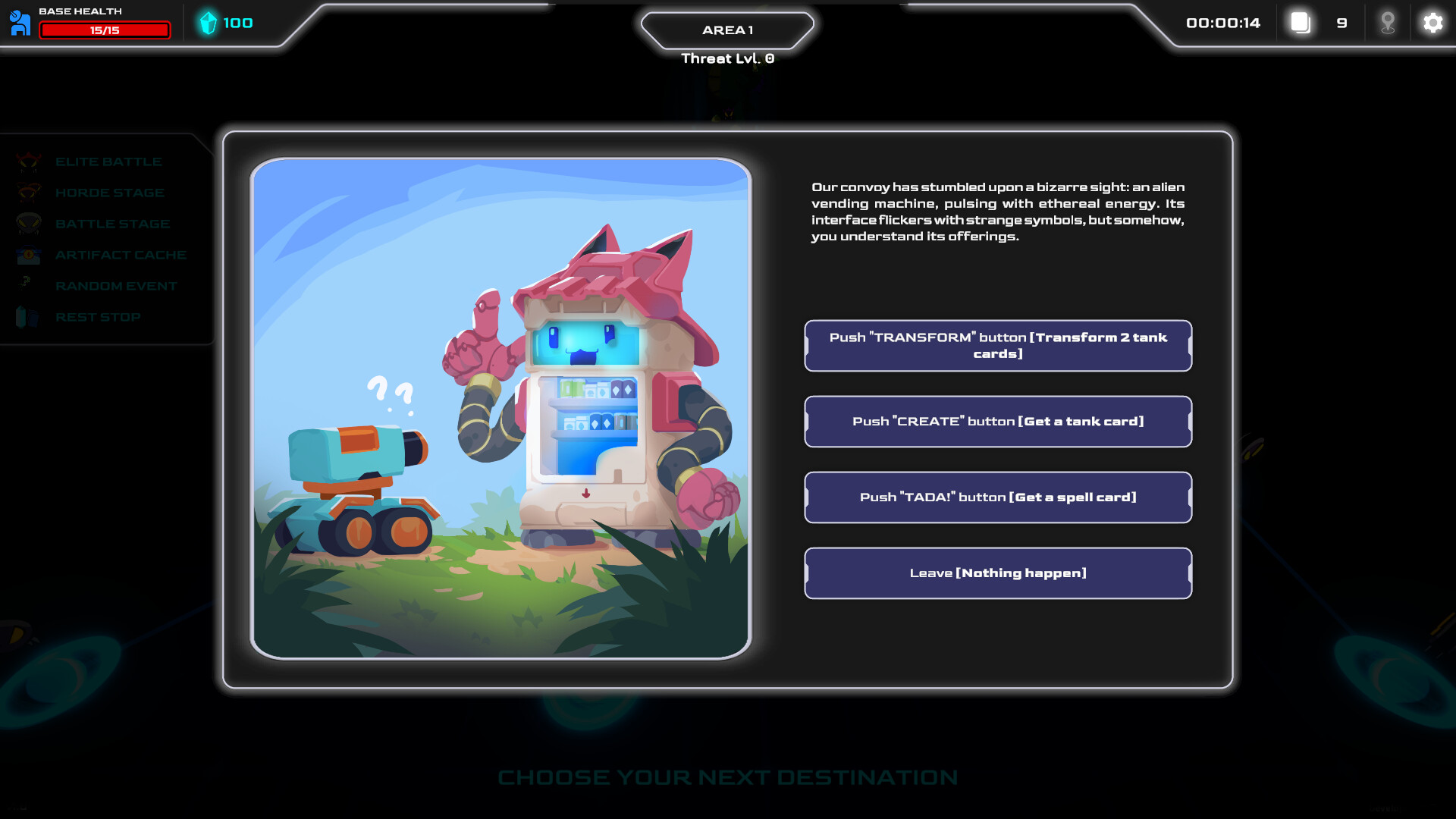Open the AREA 1 banner

coord(727,30)
